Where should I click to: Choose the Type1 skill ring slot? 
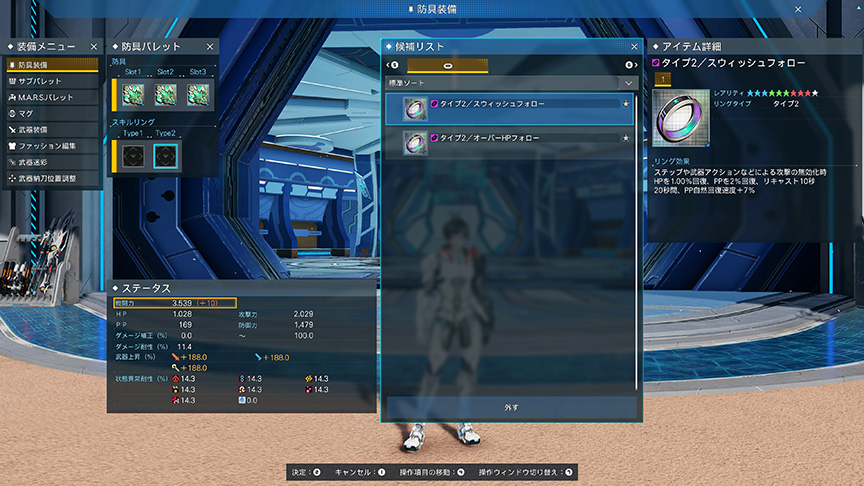[x=134, y=155]
